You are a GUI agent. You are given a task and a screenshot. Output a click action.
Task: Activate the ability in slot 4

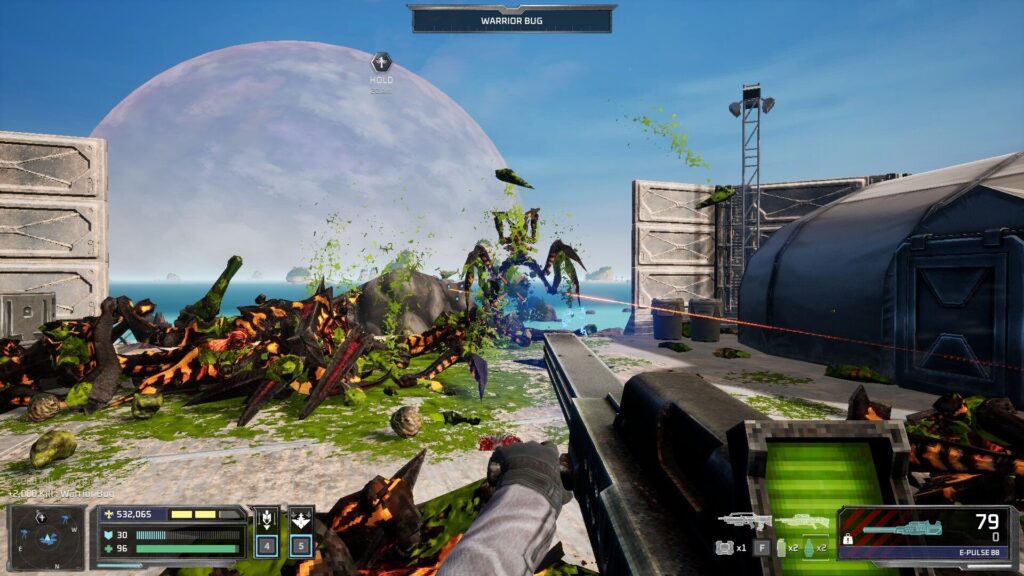267,532
